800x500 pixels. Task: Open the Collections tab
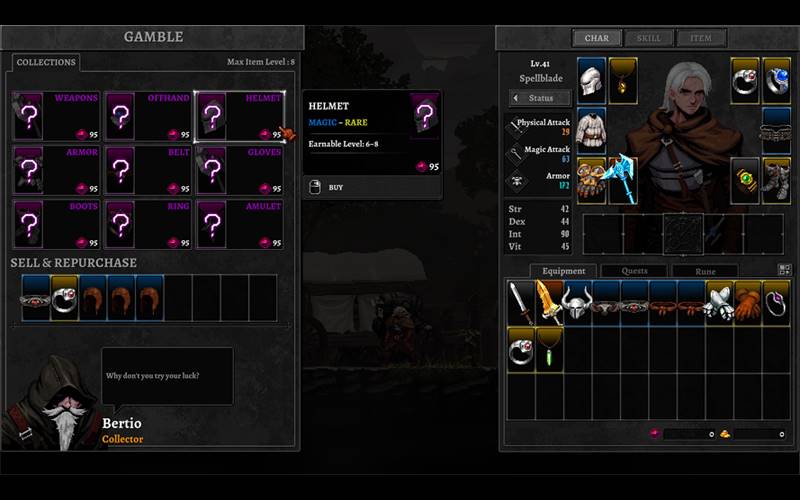pyautogui.click(x=46, y=62)
